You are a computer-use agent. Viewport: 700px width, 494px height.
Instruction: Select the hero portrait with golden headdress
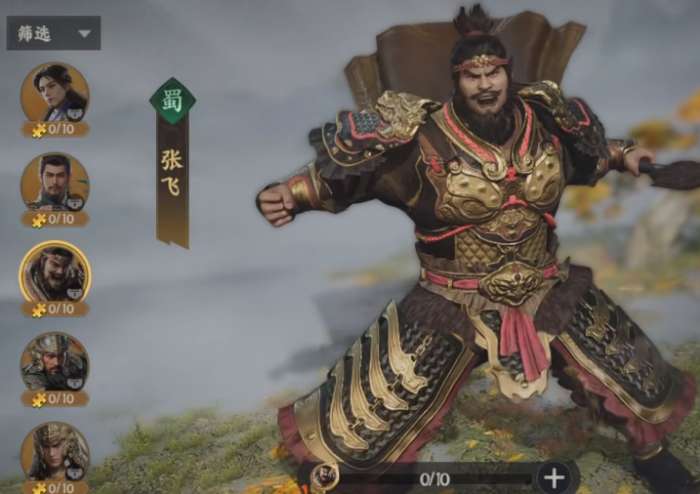(55, 450)
